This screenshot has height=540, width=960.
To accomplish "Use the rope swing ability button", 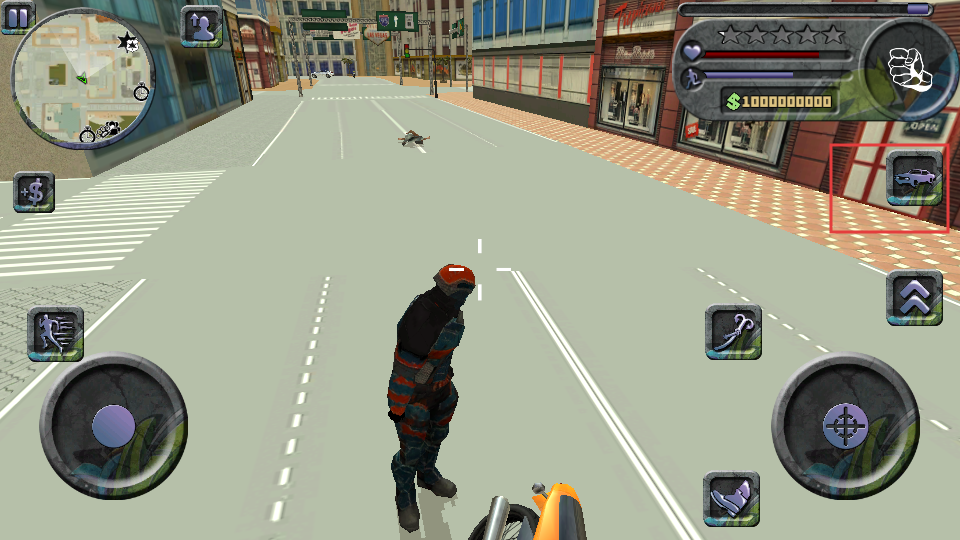I will click(733, 331).
